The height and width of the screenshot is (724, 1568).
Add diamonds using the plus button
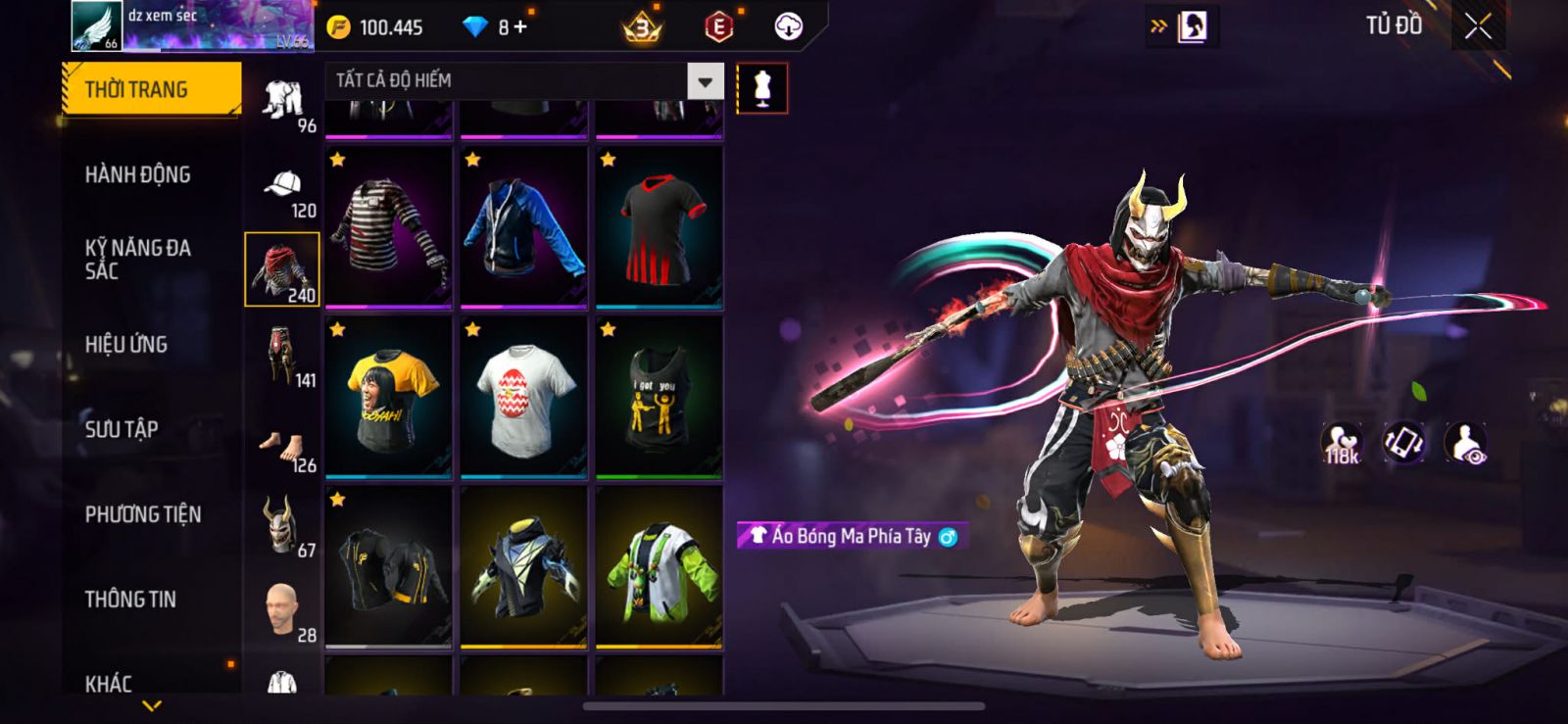(520, 26)
